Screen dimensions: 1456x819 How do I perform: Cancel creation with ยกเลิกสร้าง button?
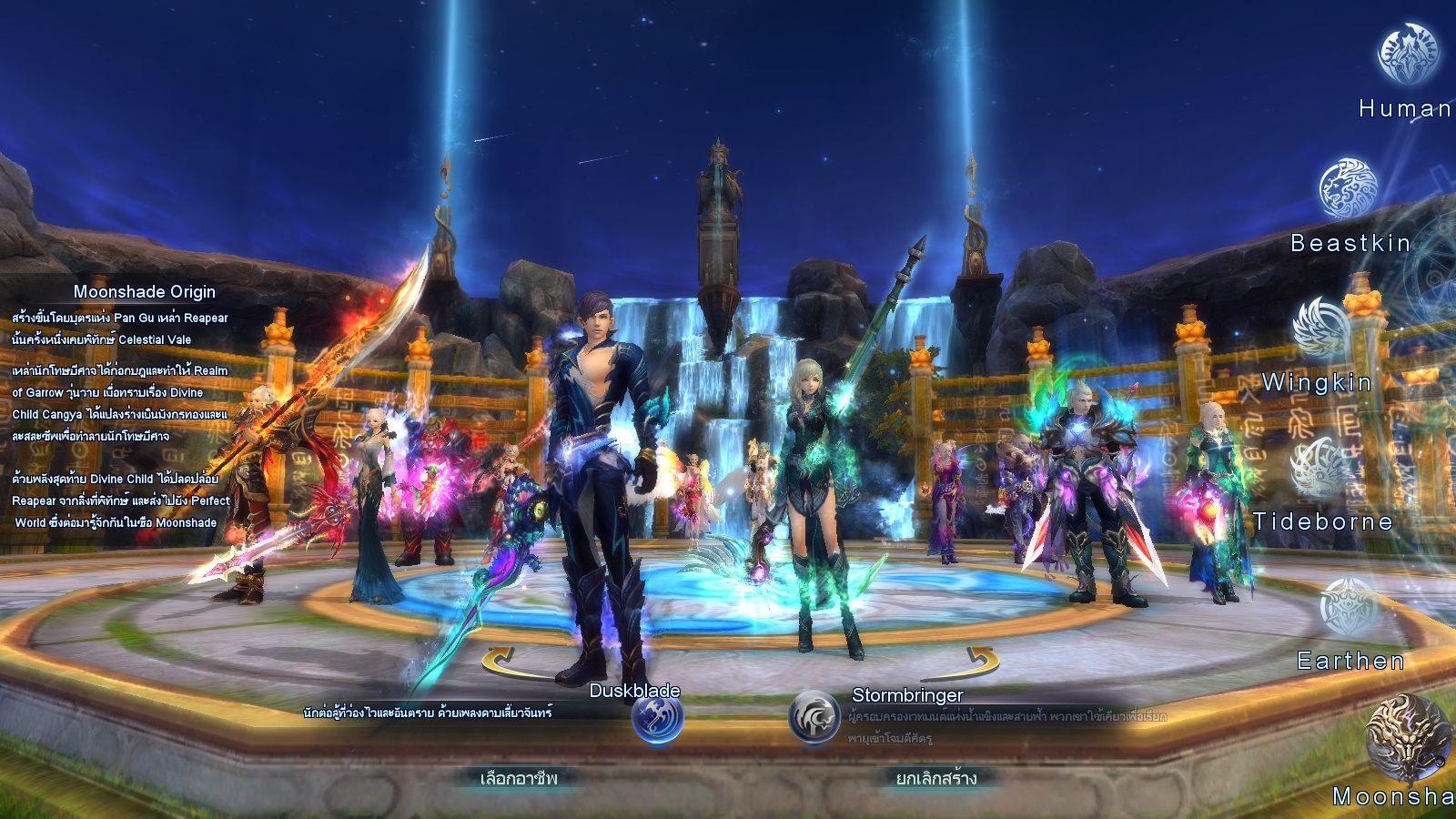point(936,778)
